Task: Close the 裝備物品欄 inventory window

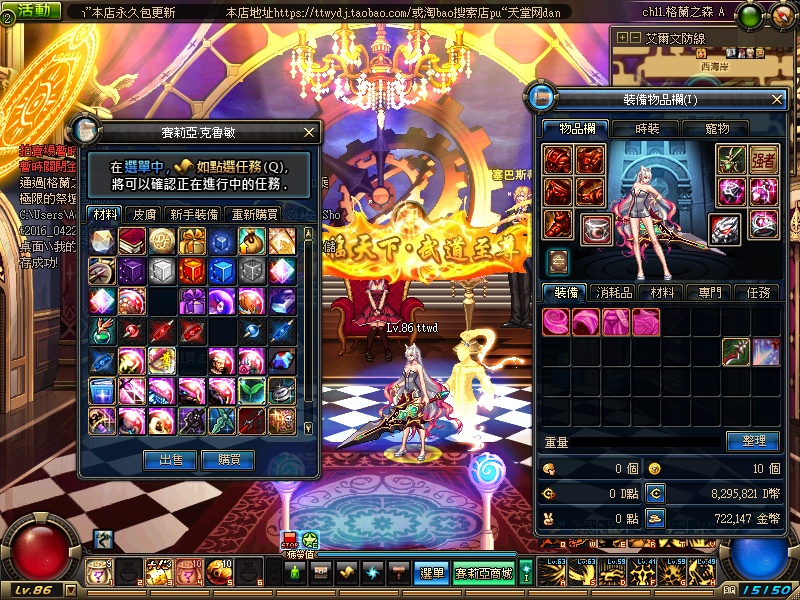Action: 778,99
